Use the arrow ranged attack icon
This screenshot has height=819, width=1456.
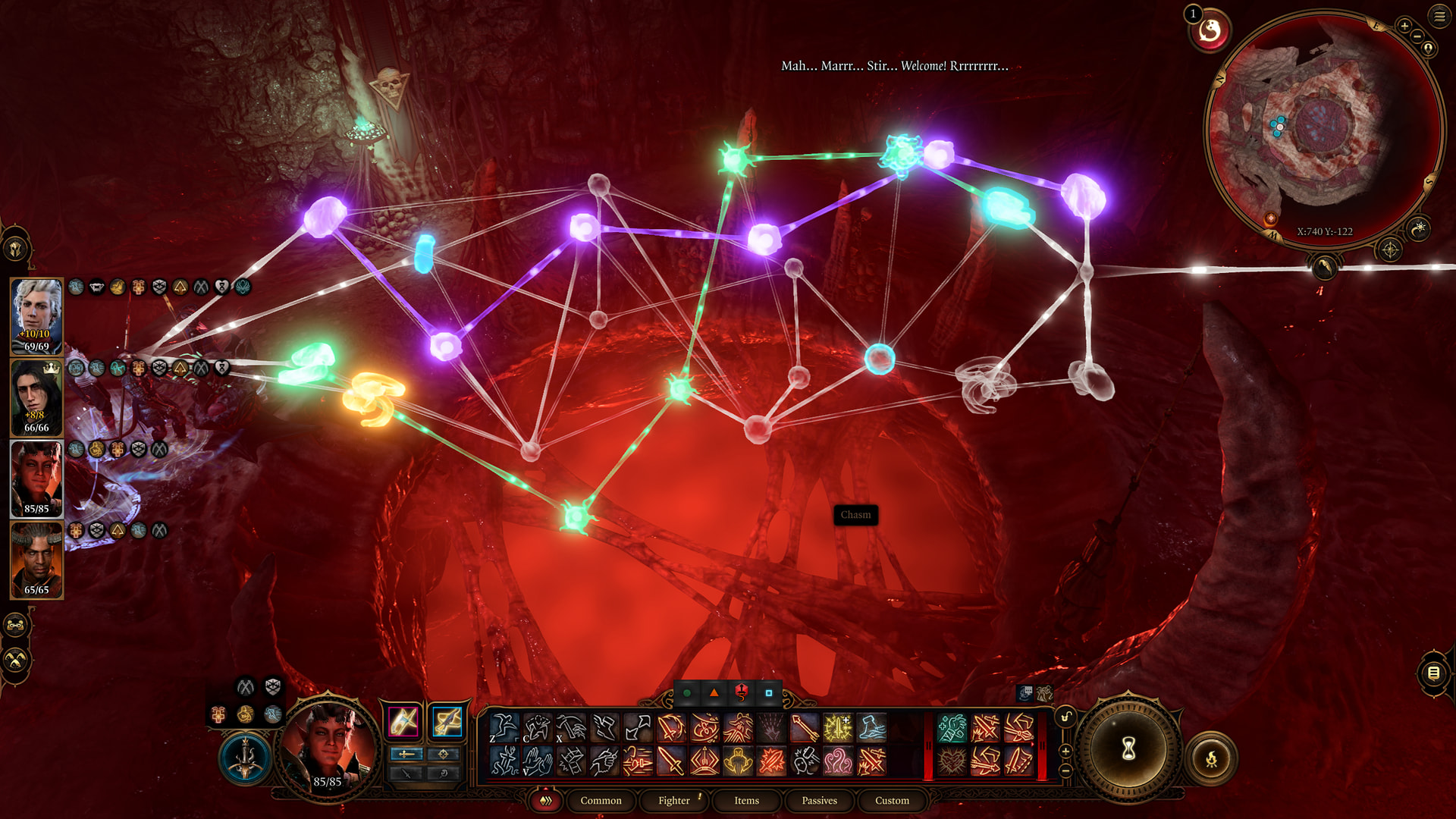804,728
